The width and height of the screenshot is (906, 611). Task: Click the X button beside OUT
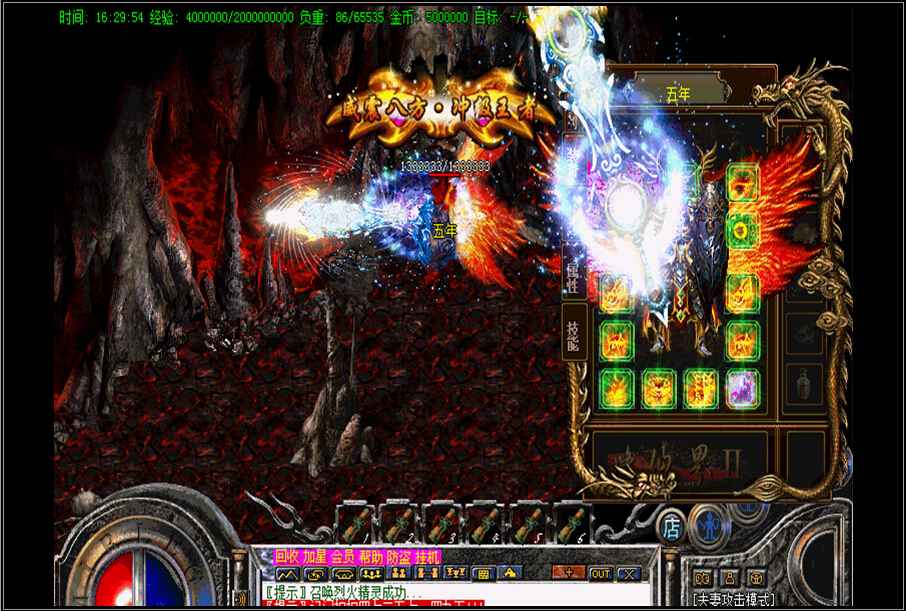628,573
